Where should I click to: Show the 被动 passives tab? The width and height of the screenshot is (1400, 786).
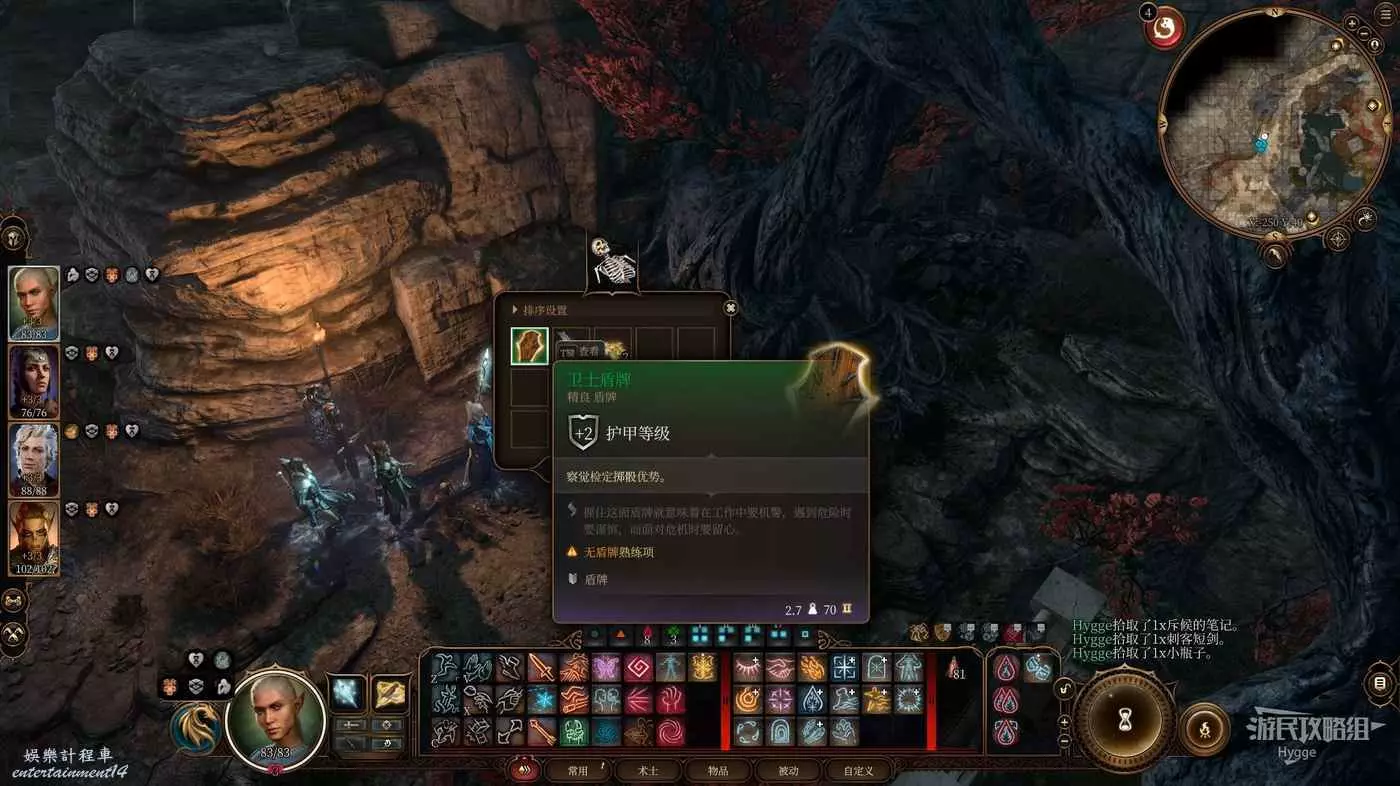click(x=789, y=771)
